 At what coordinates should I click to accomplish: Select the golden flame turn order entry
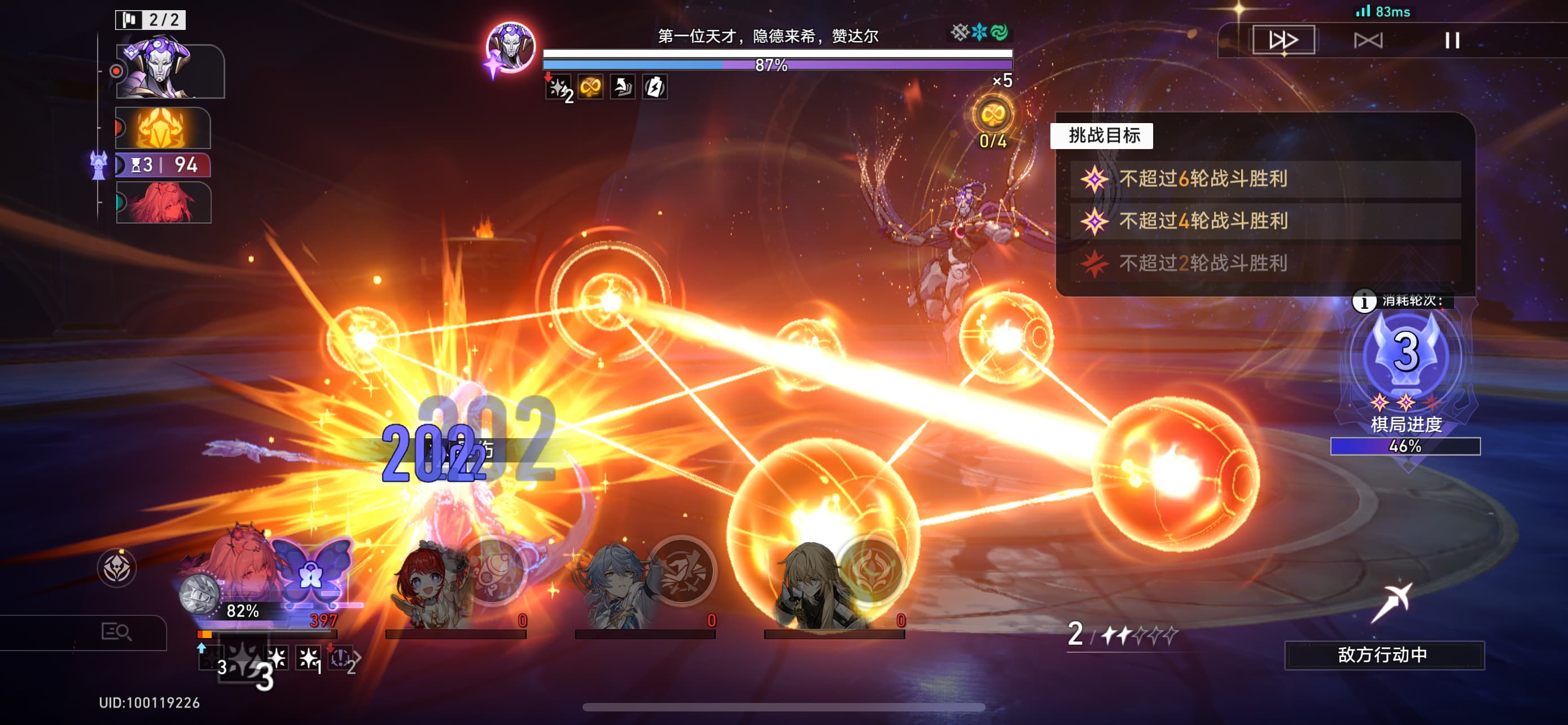(x=163, y=128)
